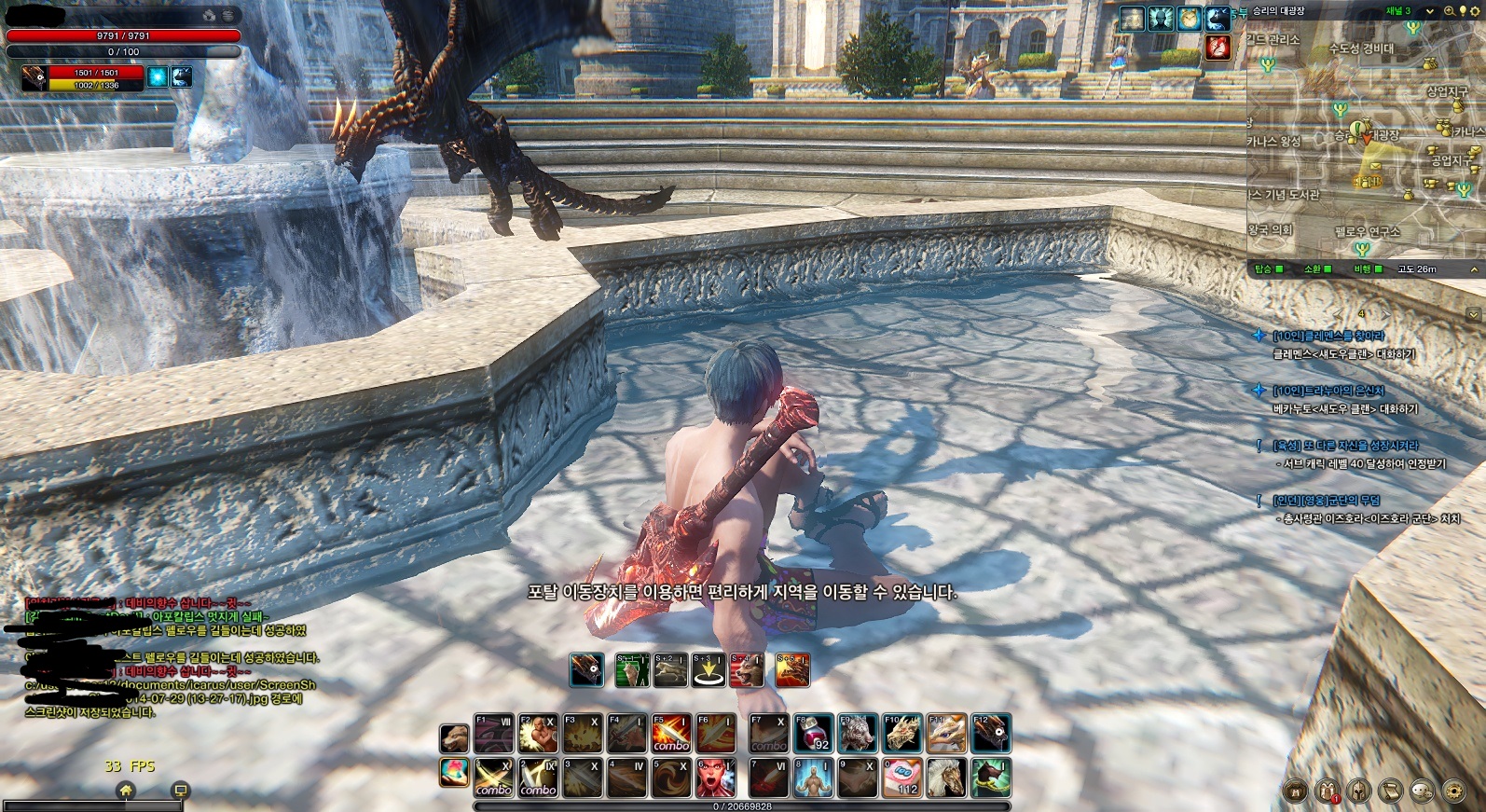
Task: Open the scroll quest journal button
Action: pos(1390,791)
